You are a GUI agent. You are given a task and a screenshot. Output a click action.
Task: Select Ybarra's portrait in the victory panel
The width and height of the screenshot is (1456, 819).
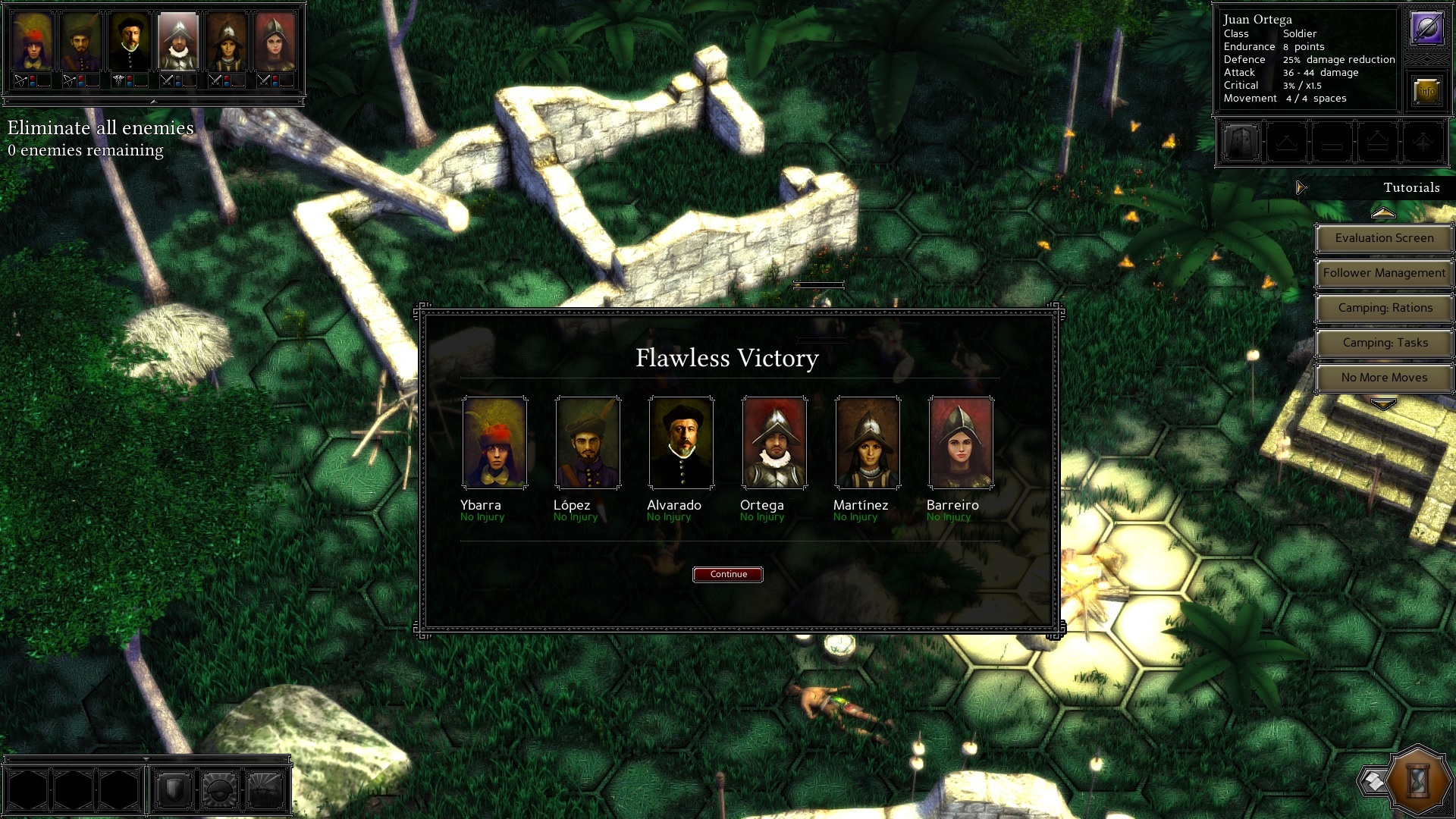pos(494,443)
